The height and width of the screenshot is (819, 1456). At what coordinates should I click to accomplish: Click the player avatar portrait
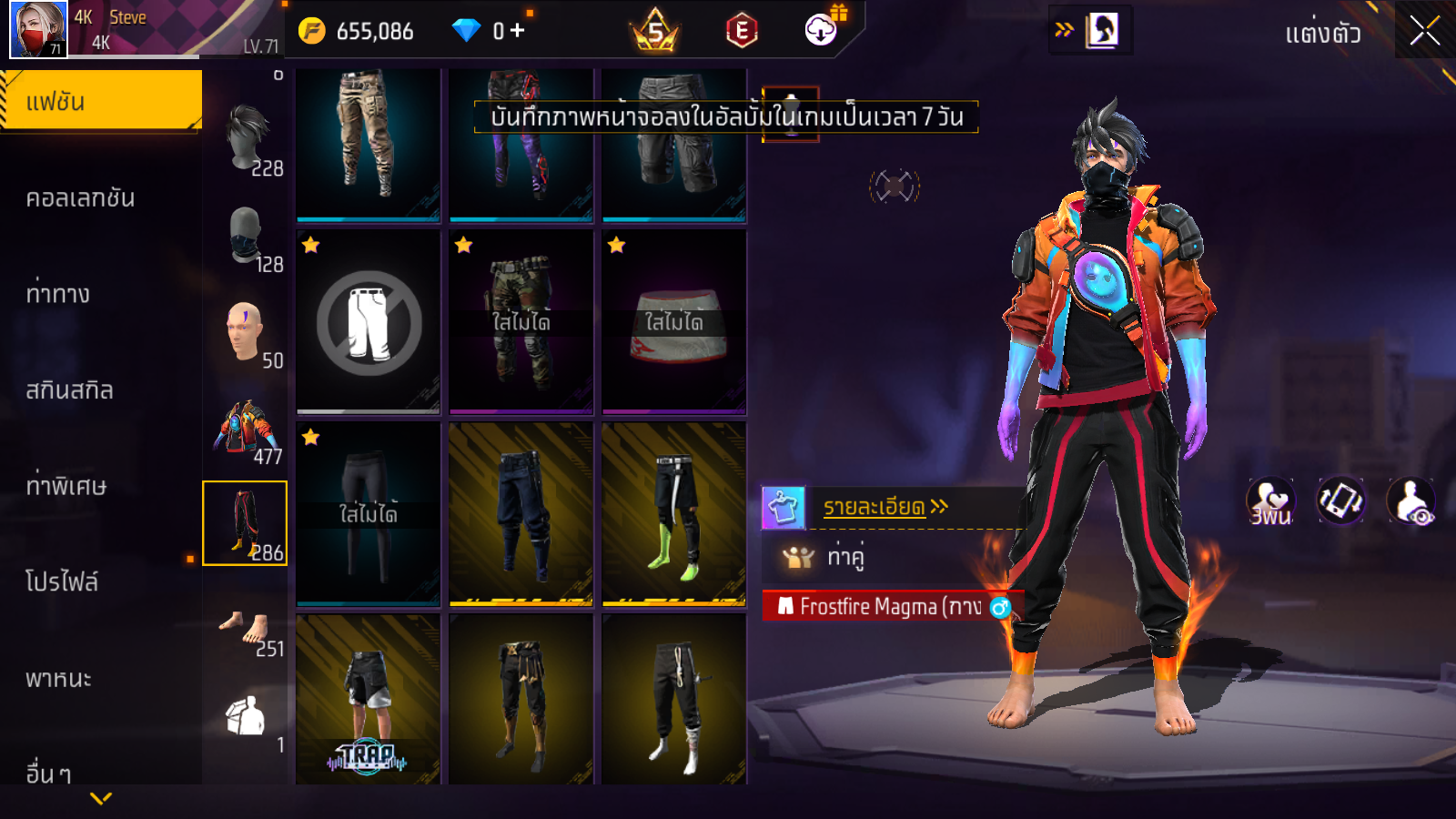tap(38, 29)
